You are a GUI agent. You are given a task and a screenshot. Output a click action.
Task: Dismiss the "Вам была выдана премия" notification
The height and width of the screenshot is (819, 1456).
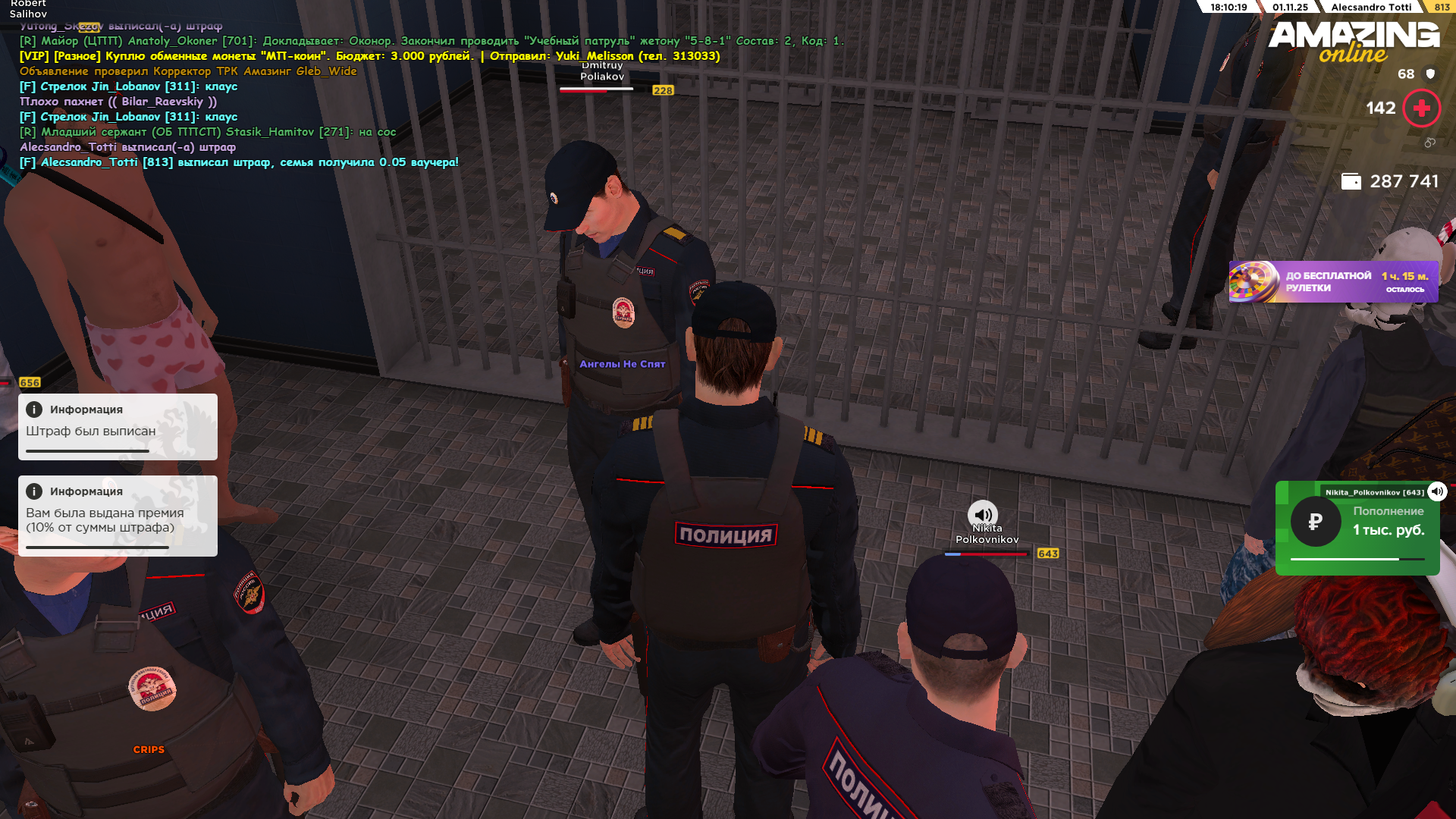118,516
